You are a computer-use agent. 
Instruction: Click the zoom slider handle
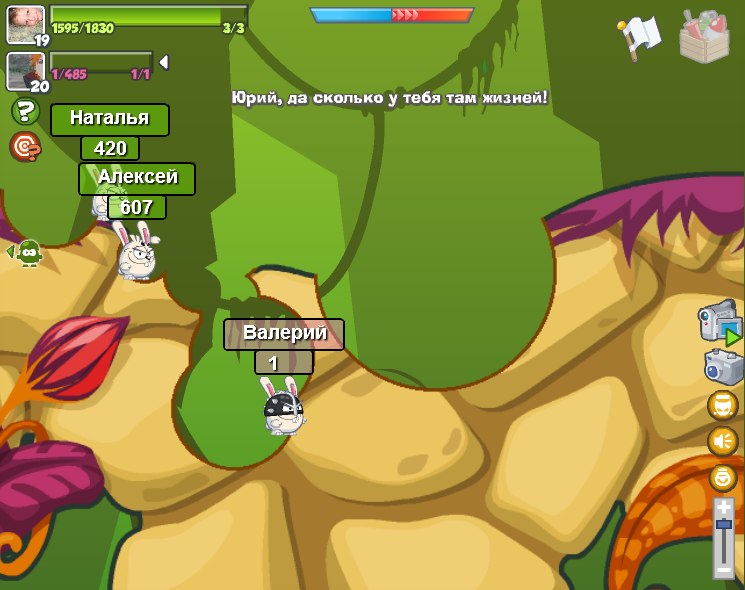point(723,525)
